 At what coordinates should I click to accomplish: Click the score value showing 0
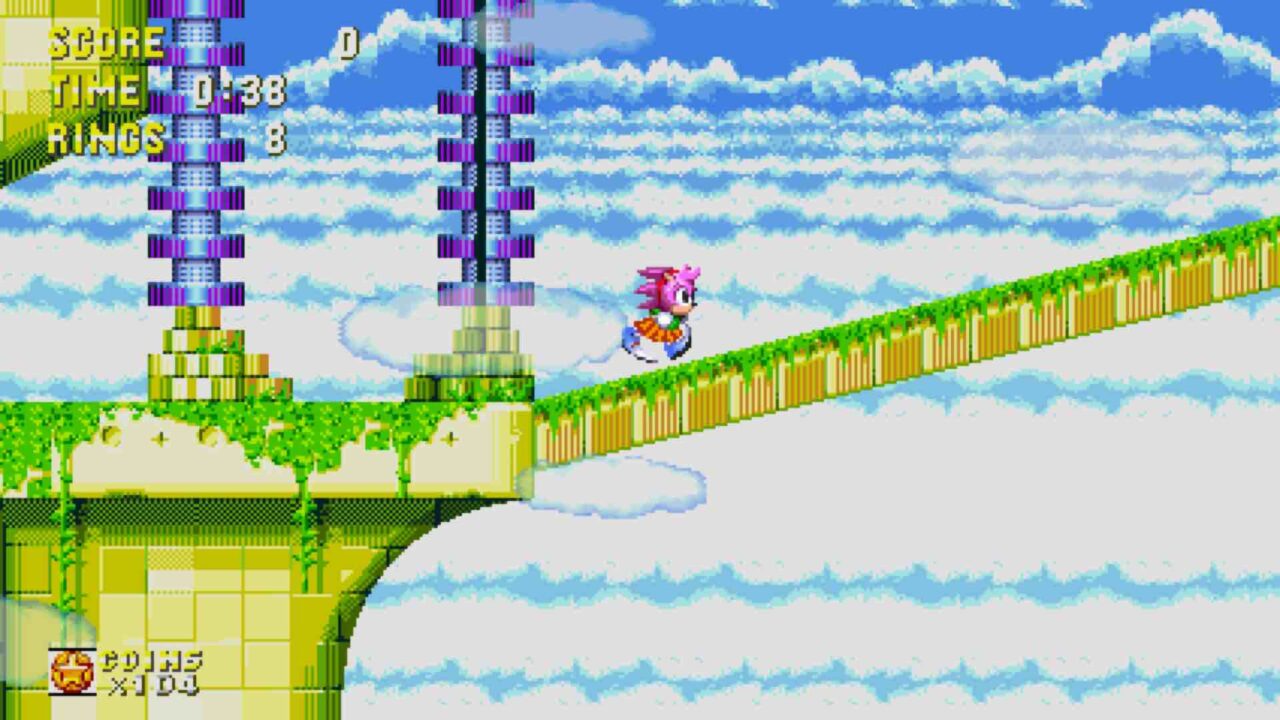pos(349,41)
